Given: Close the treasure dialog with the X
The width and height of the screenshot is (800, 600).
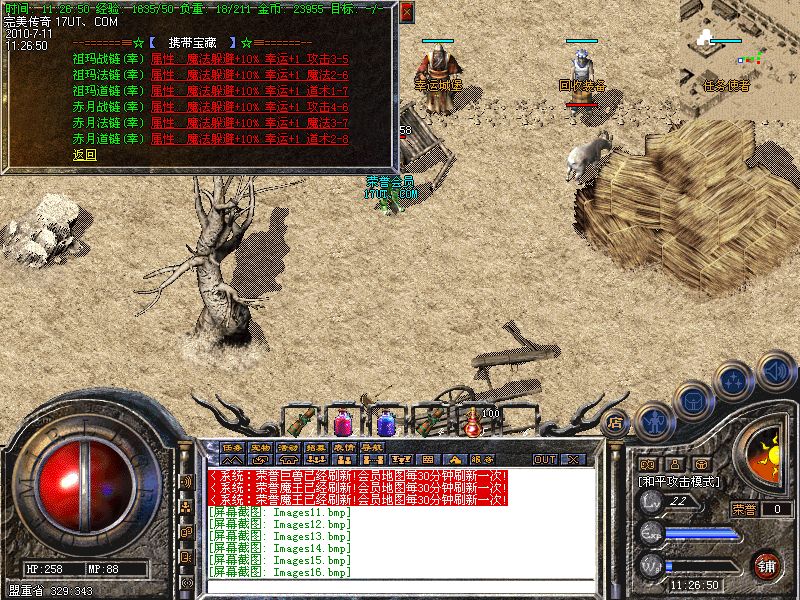Looking at the screenshot, I should 406,13.
